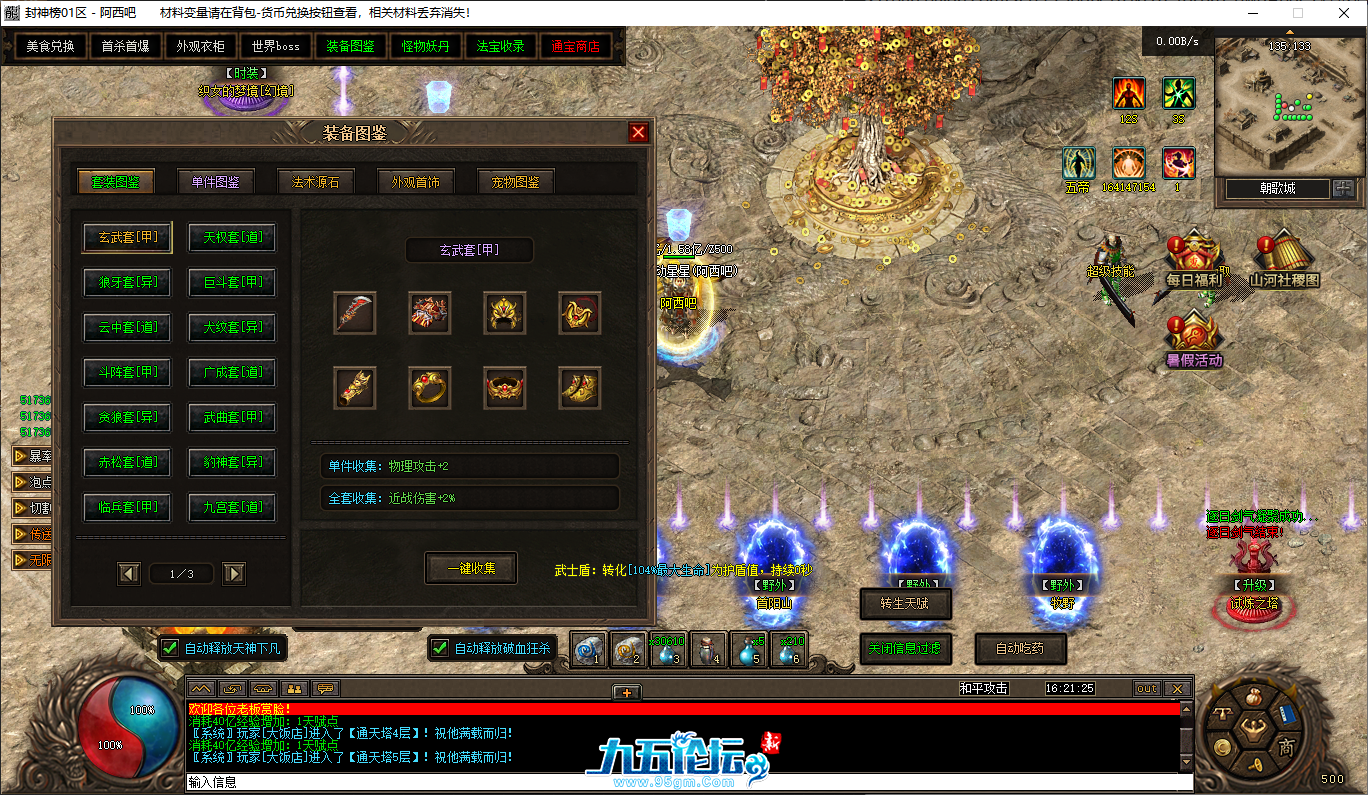Go to the next set list page
Image resolution: width=1368 pixels, height=795 pixels.
(234, 573)
